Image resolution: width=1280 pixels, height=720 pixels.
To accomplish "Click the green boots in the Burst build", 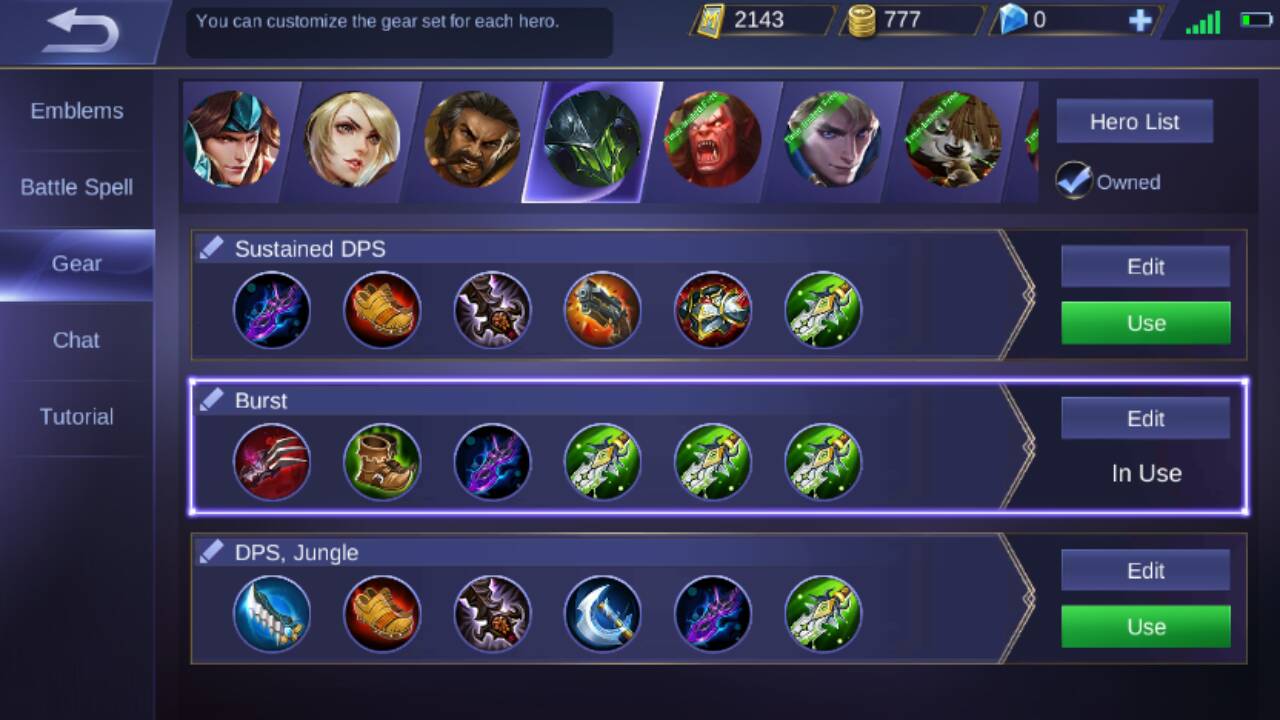I will 382,462.
